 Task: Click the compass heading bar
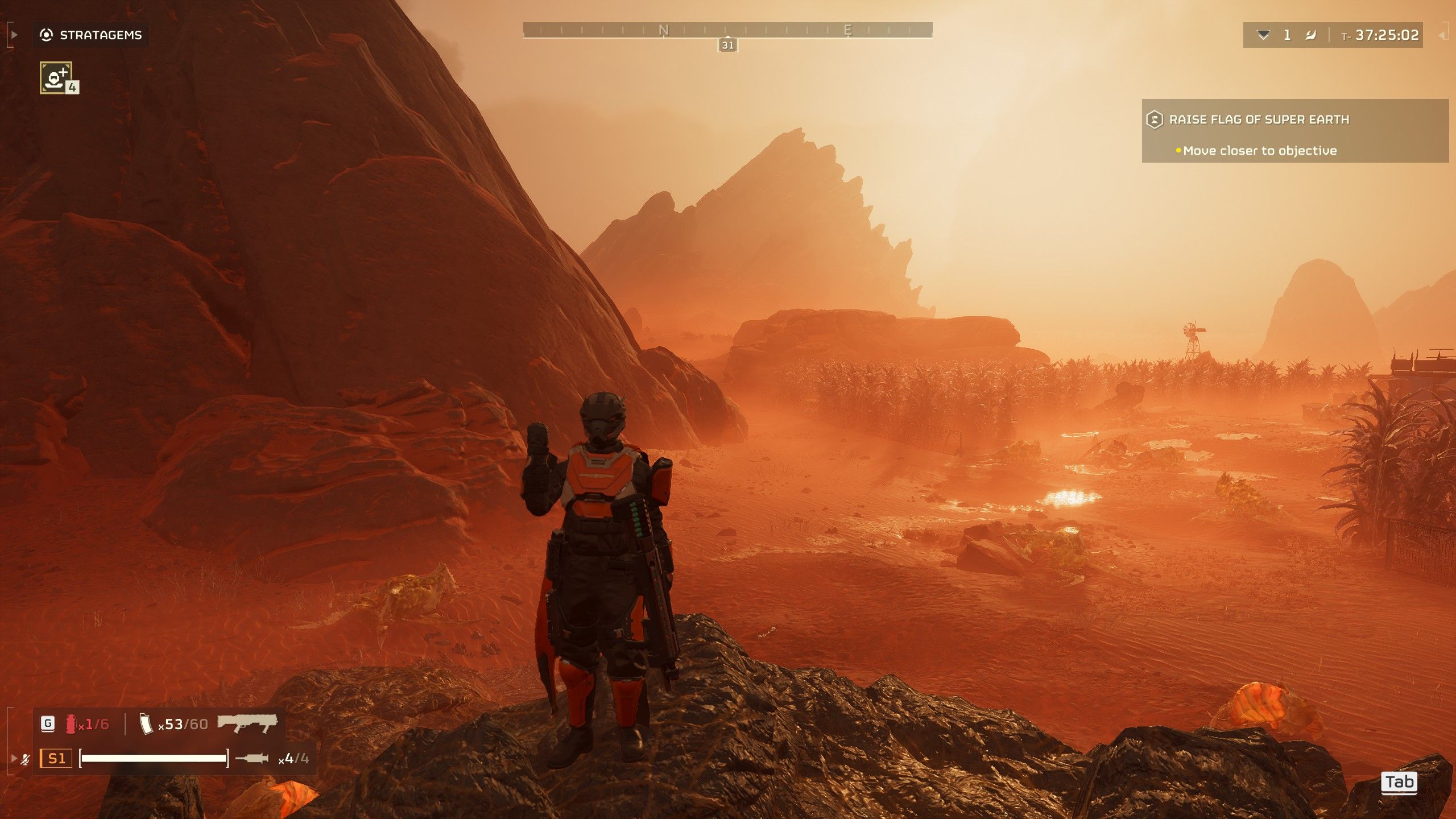point(727,30)
